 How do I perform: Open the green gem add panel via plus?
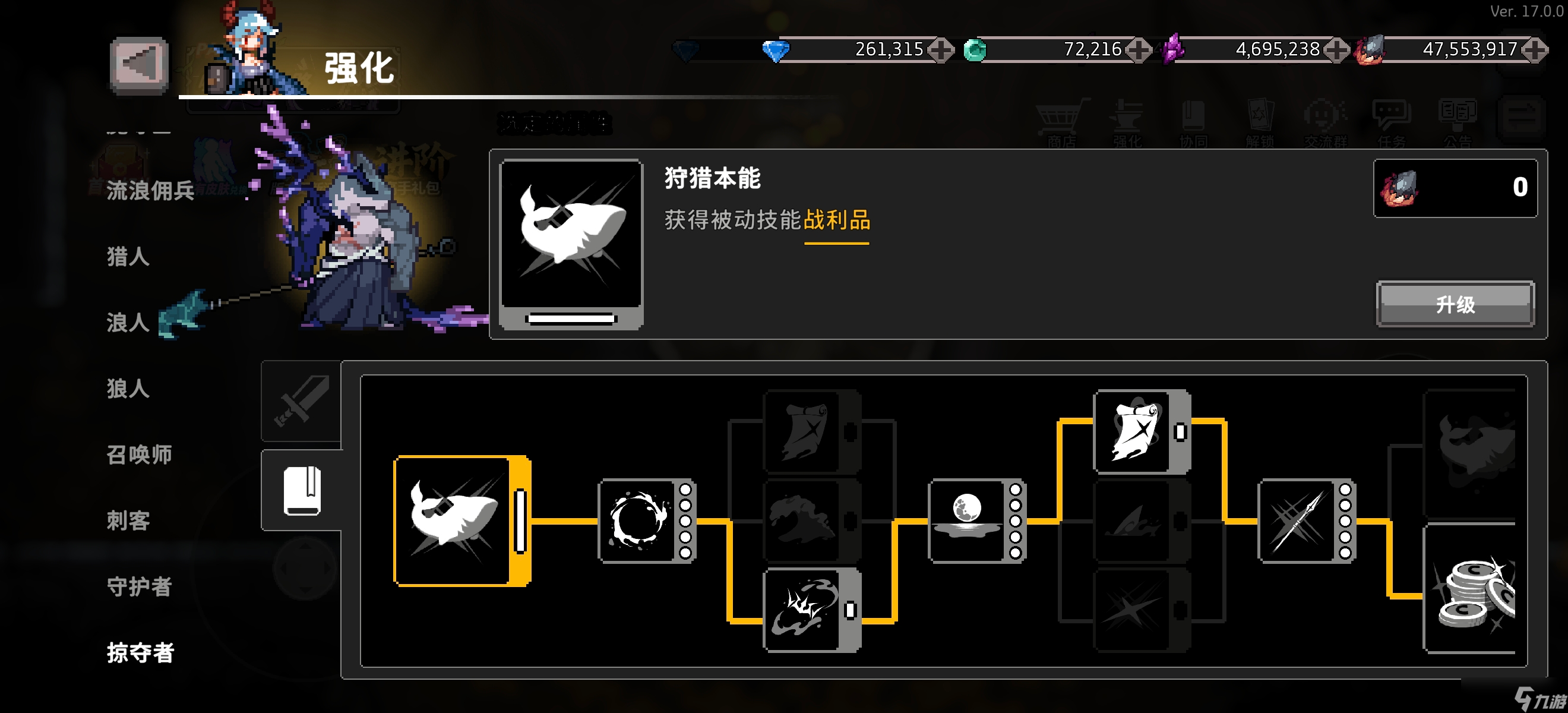click(1140, 50)
